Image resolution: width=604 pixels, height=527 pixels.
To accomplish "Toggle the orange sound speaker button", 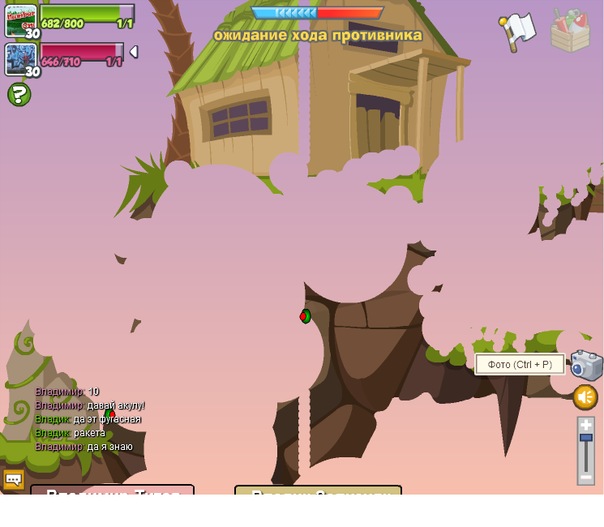I will coord(586,398).
